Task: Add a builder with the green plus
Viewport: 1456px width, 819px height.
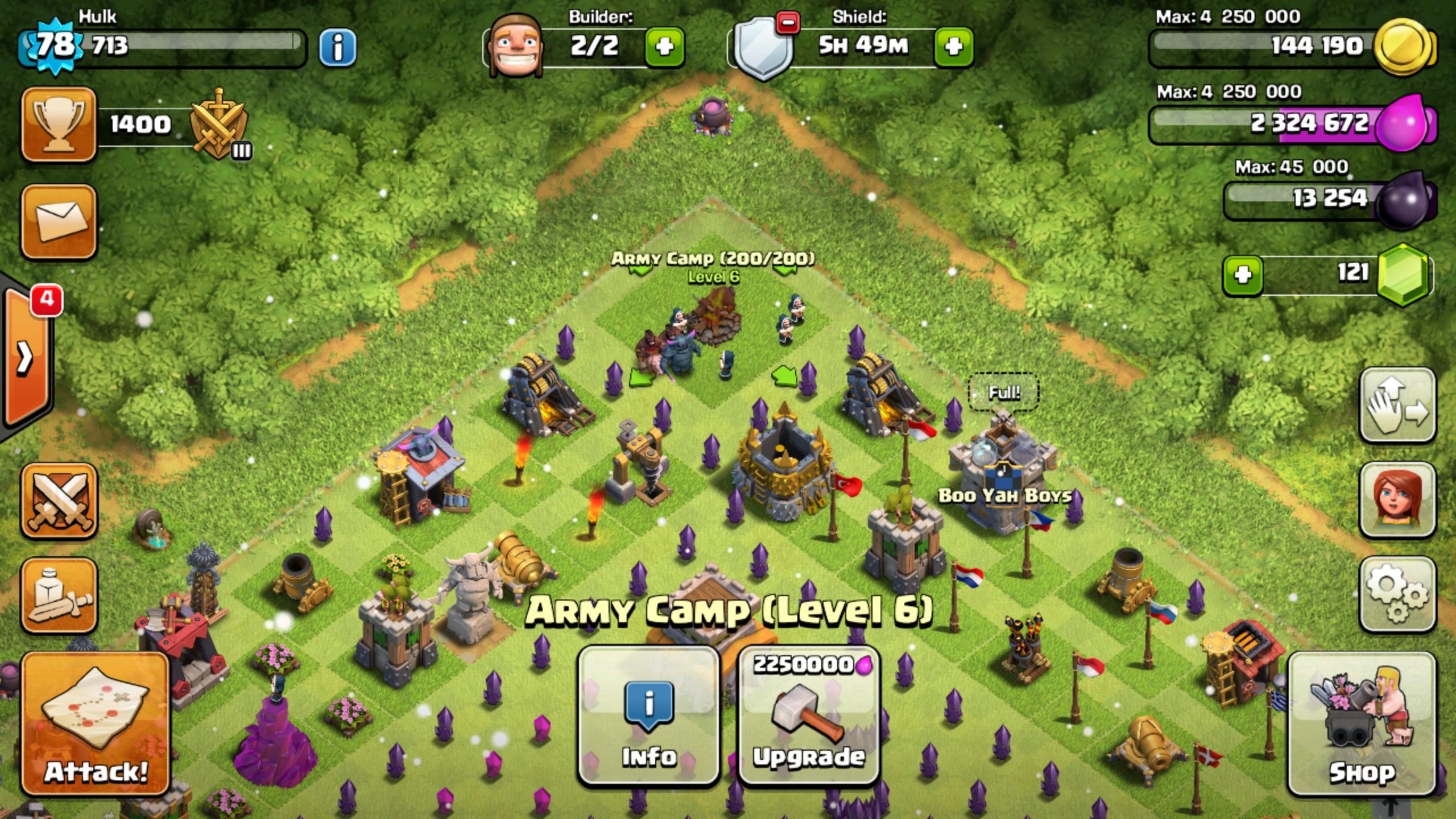Action: tap(664, 47)
